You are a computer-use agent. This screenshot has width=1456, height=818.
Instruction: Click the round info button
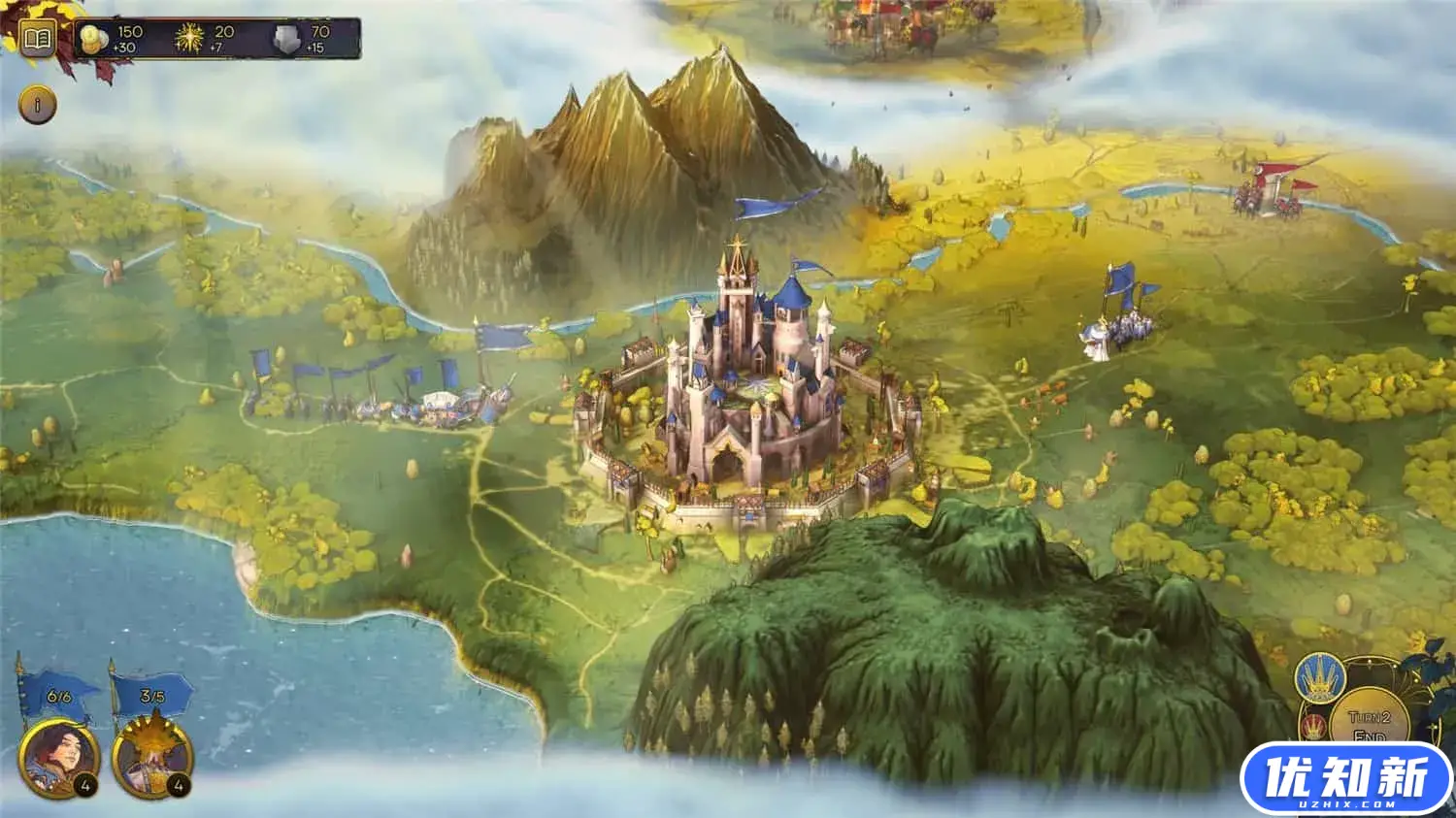pos(38,105)
